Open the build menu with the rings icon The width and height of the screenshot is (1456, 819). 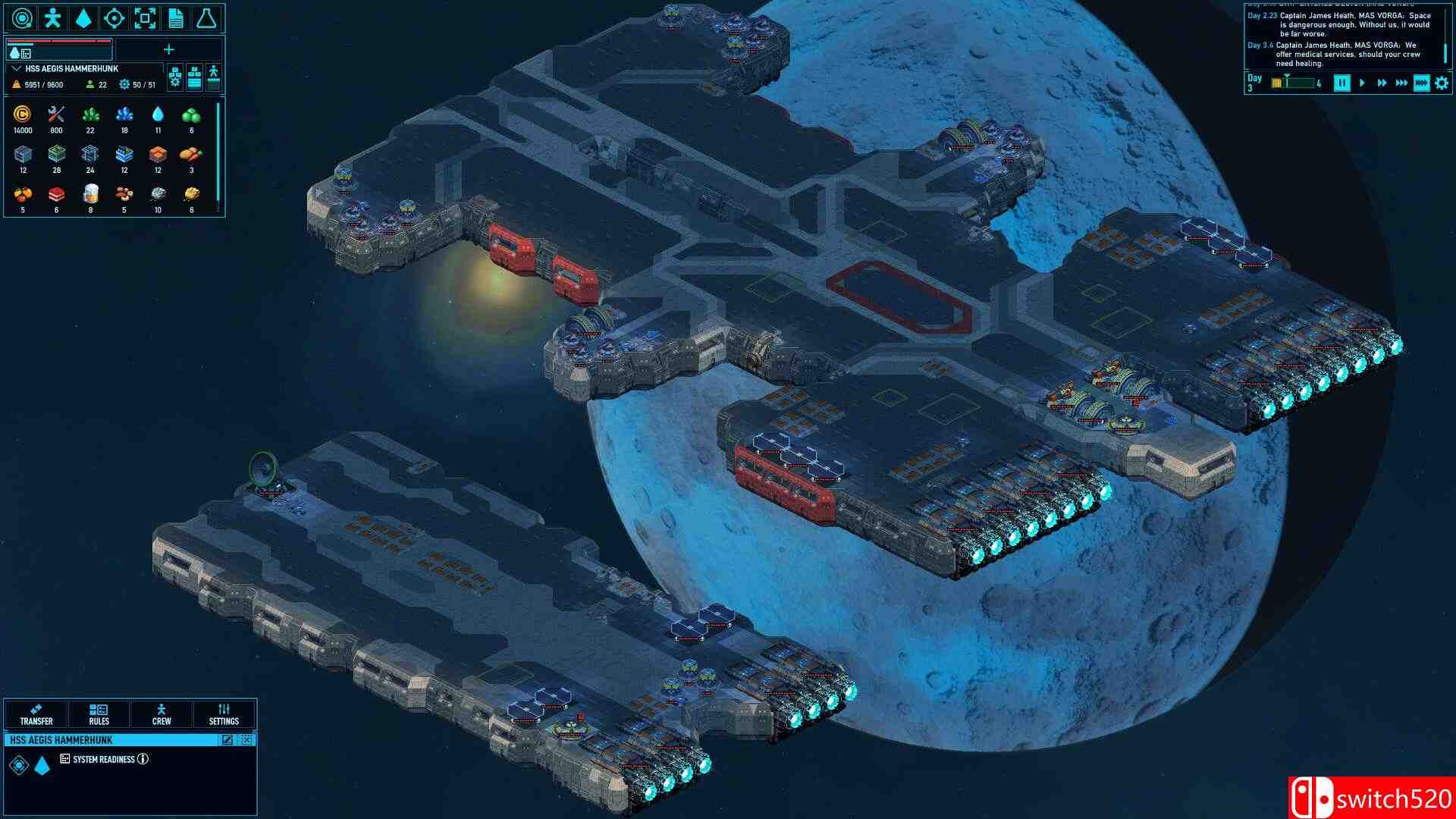tap(20, 17)
